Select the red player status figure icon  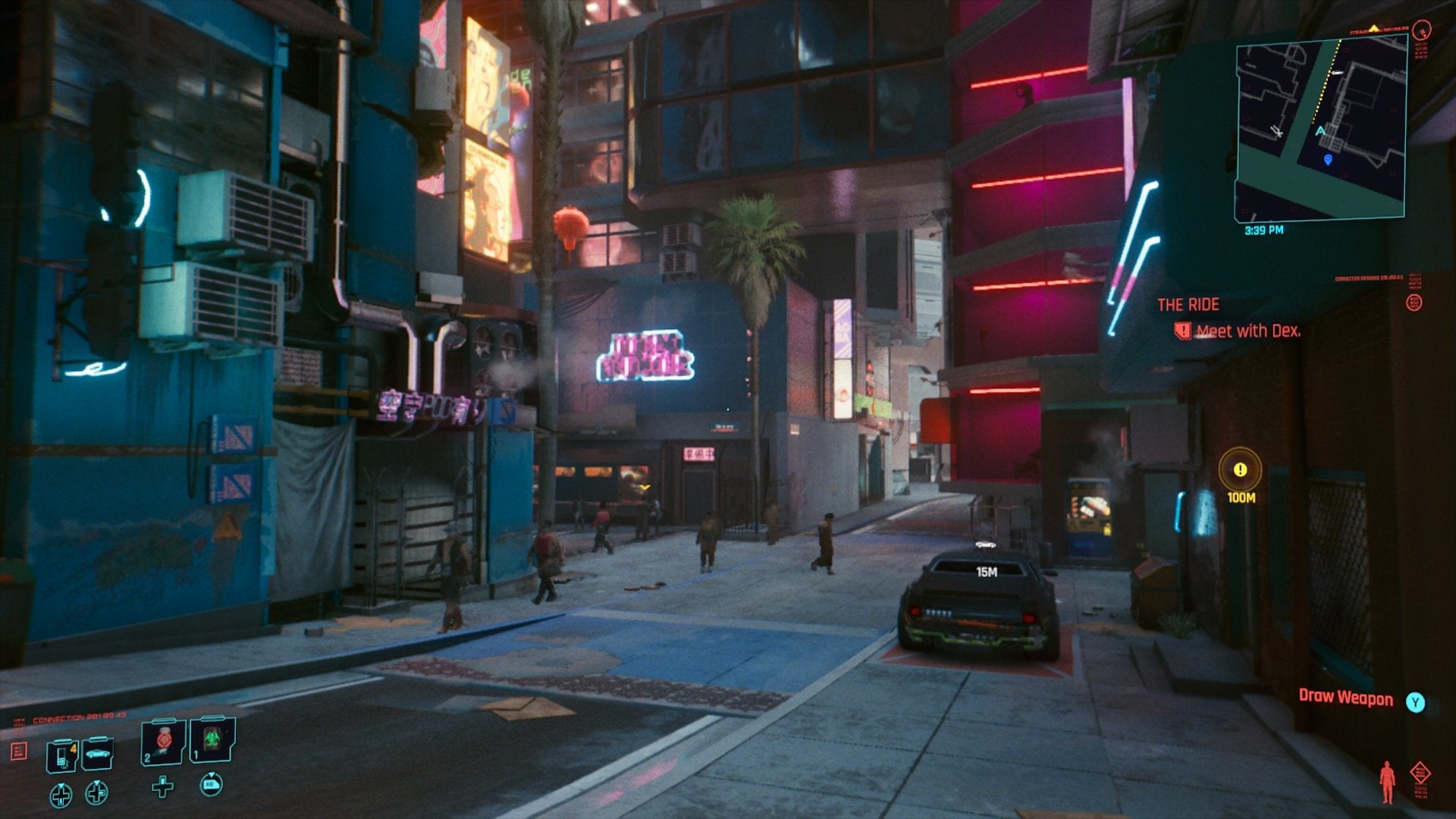pos(1389,781)
